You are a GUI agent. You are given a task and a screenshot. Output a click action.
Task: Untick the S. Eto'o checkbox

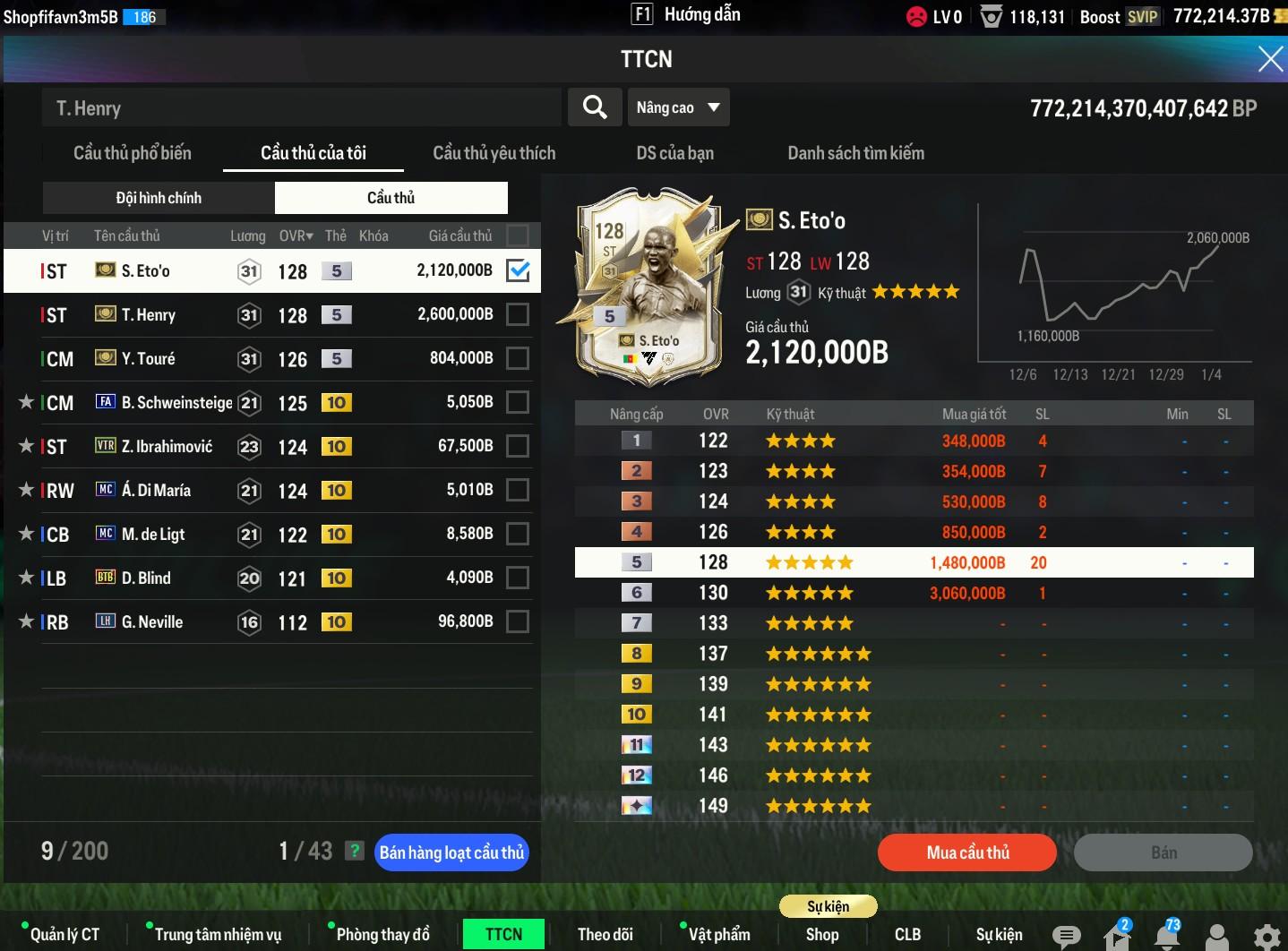pos(518,270)
